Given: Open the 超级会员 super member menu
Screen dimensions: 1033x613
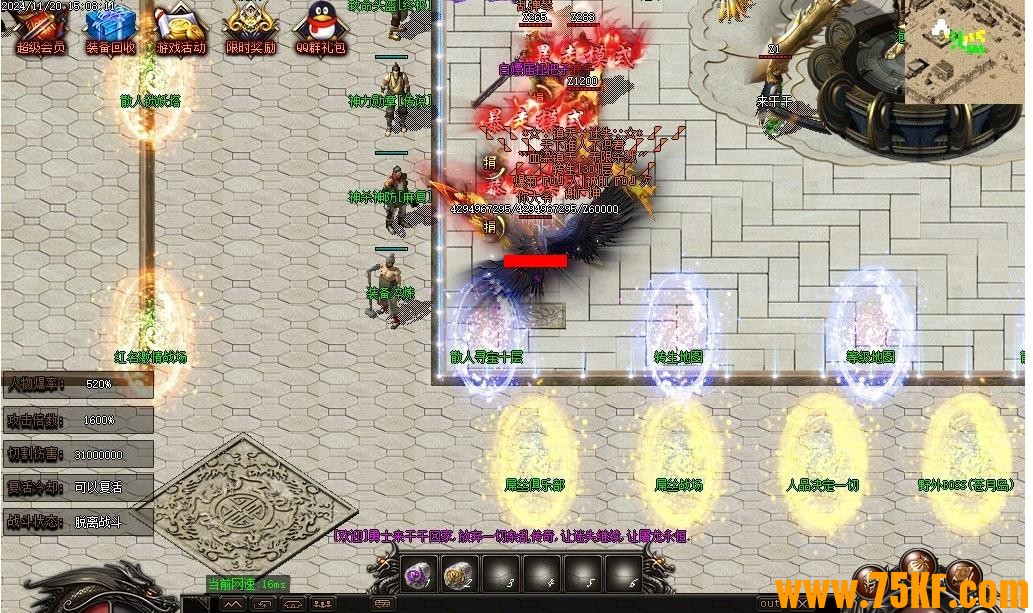Looking at the screenshot, I should pos(40,27).
